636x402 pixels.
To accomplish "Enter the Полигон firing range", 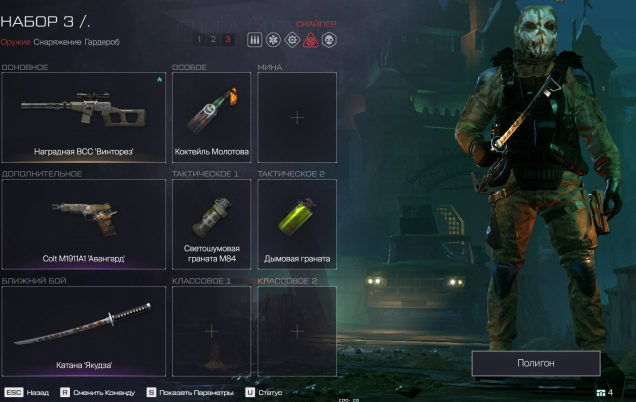I will tap(536, 363).
